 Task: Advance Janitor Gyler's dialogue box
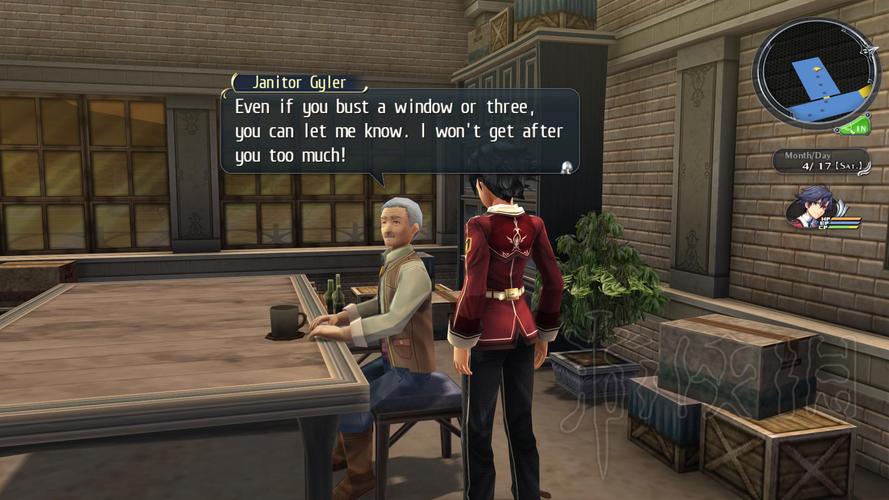(398, 130)
